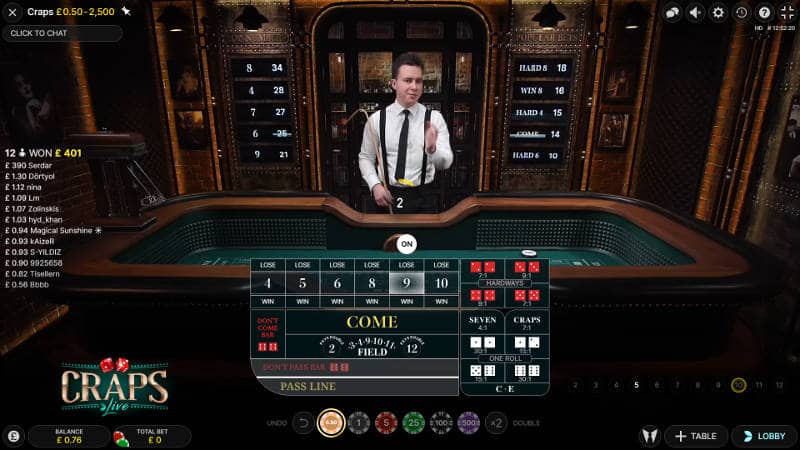Open the gear settings menu
The height and width of the screenshot is (450, 800).
pyautogui.click(x=717, y=13)
